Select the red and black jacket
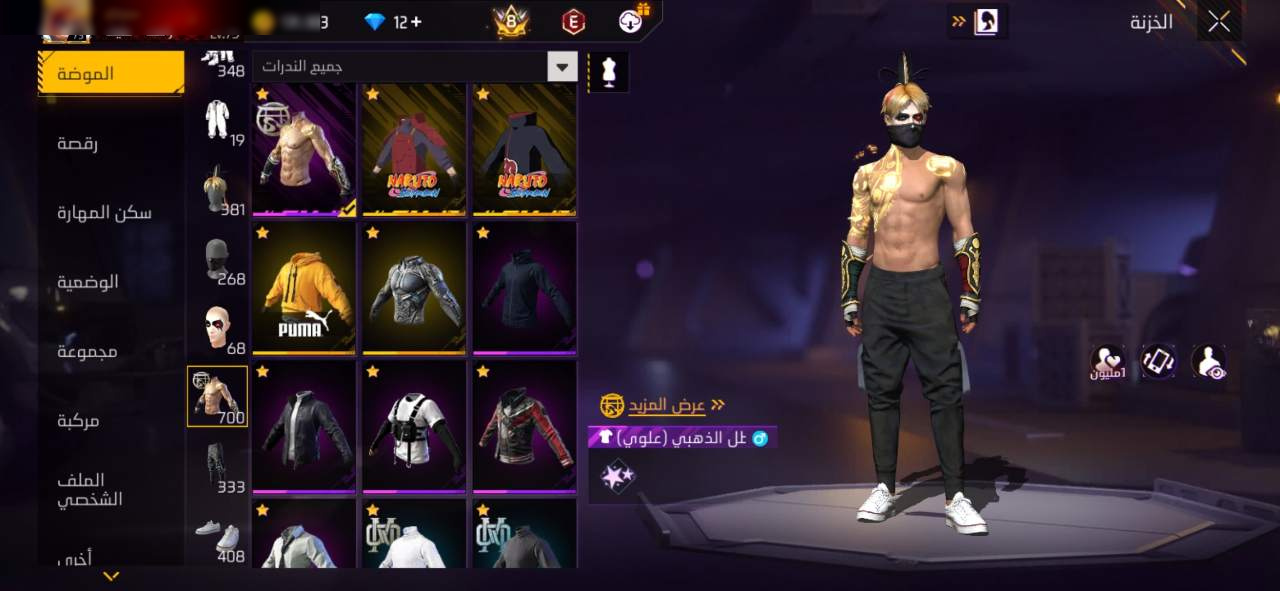This screenshot has width=1280, height=591. point(524,427)
